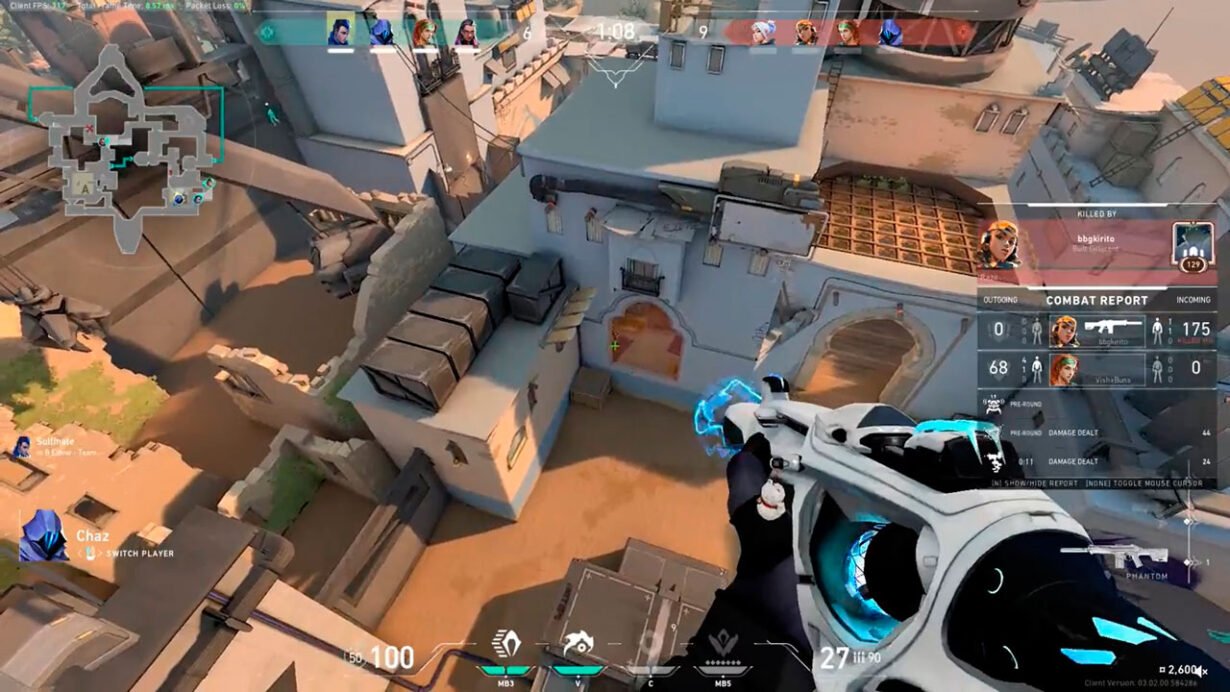Click the Phantom weapon icon
Image resolution: width=1230 pixels, height=692 pixels.
(1115, 556)
